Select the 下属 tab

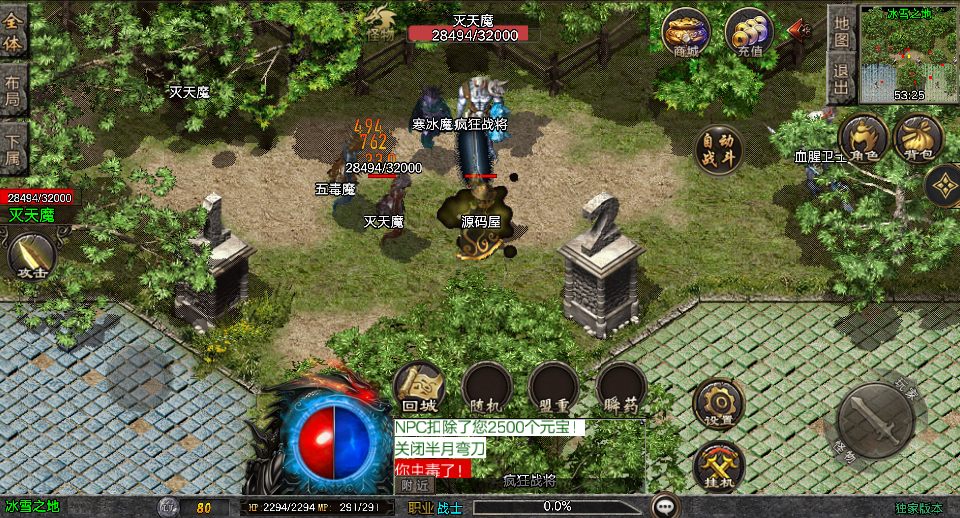(x=14, y=147)
